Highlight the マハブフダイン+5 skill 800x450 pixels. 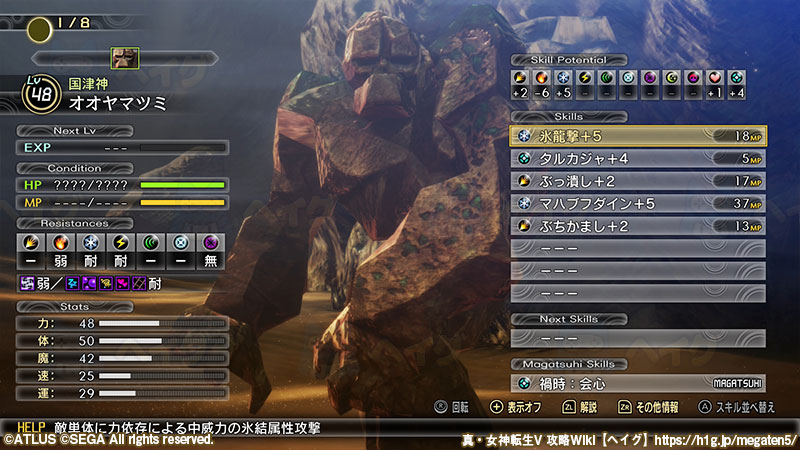point(640,203)
